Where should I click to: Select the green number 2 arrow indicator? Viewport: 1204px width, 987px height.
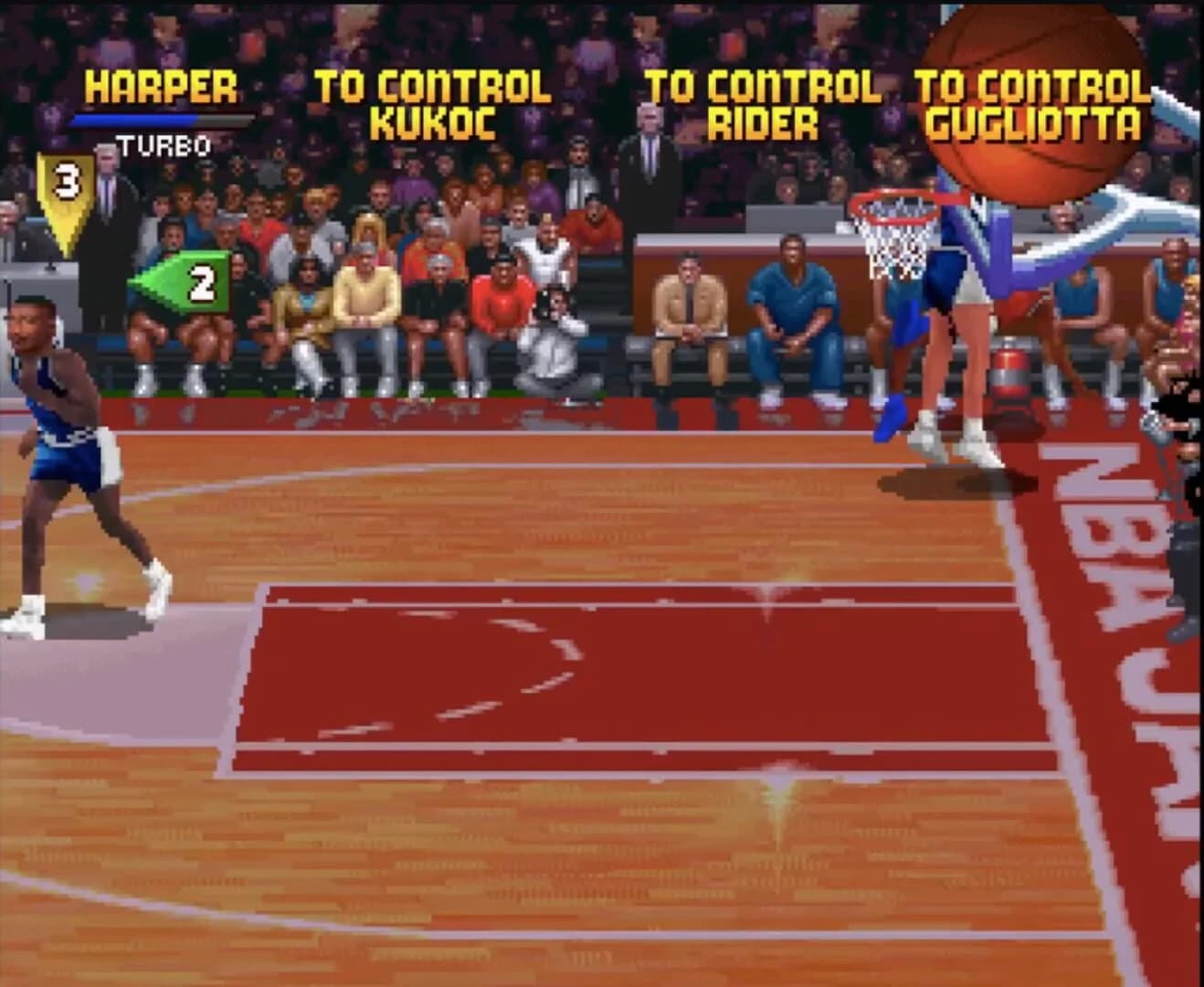pyautogui.click(x=187, y=281)
